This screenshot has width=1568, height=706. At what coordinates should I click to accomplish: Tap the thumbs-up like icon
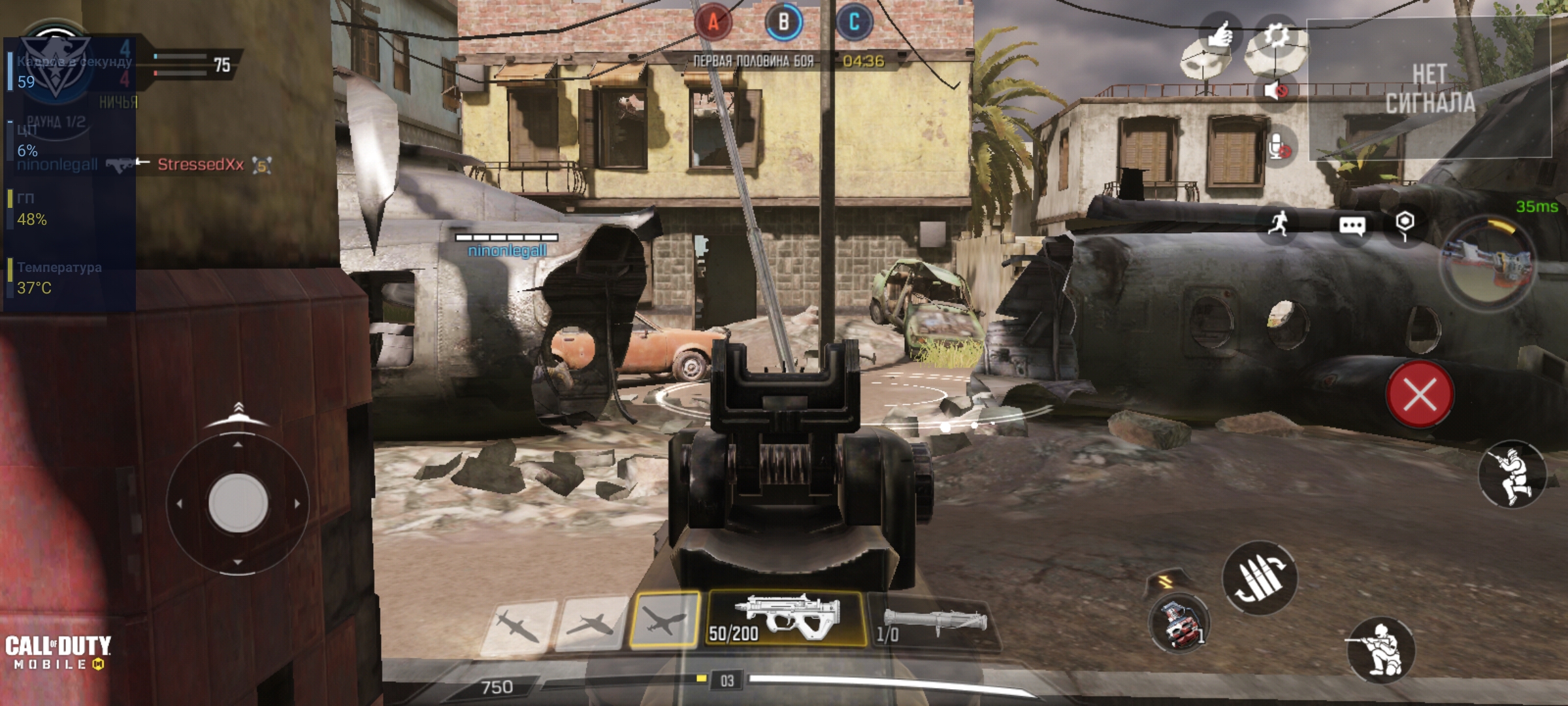[x=1219, y=34]
